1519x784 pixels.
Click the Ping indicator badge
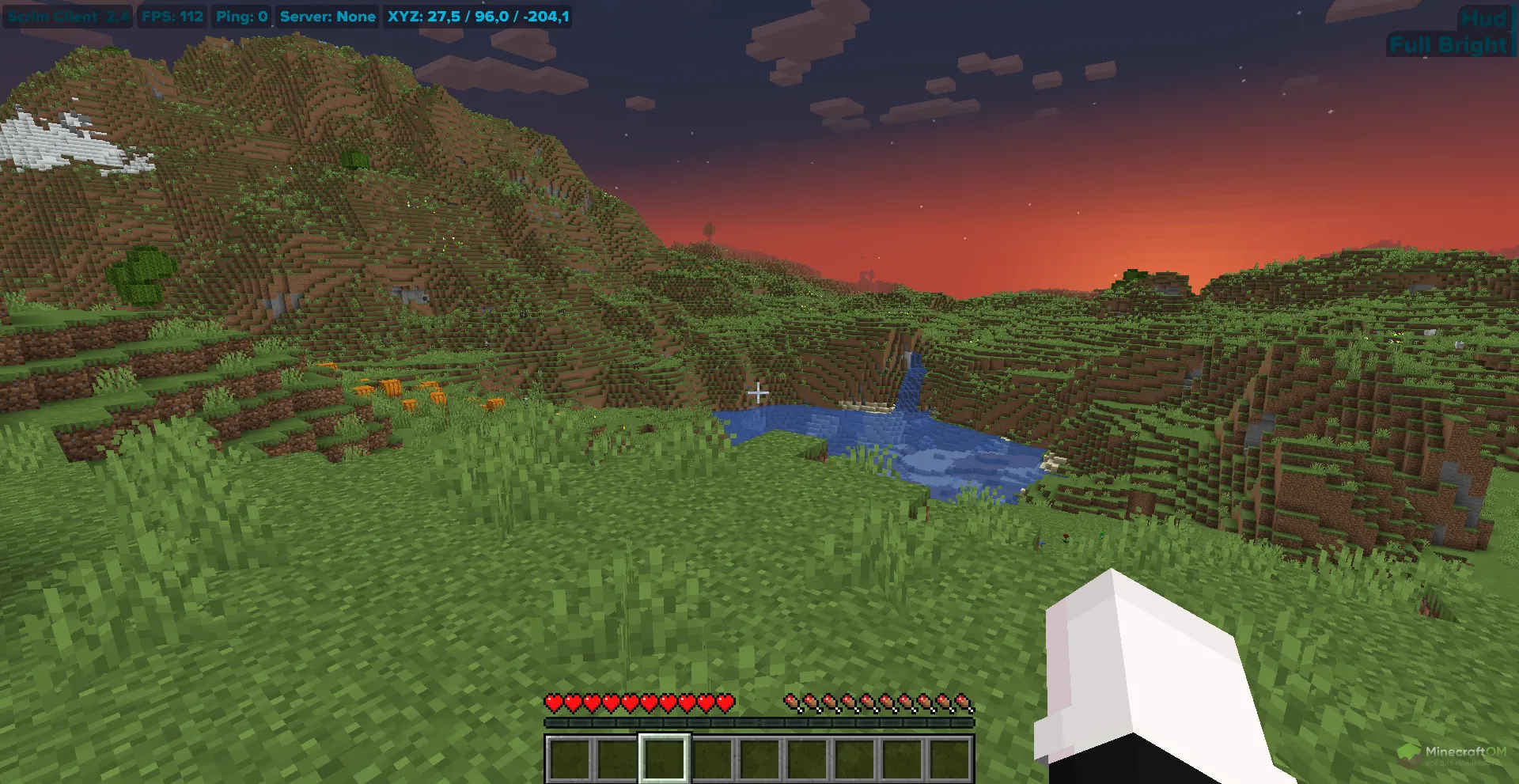click(241, 16)
